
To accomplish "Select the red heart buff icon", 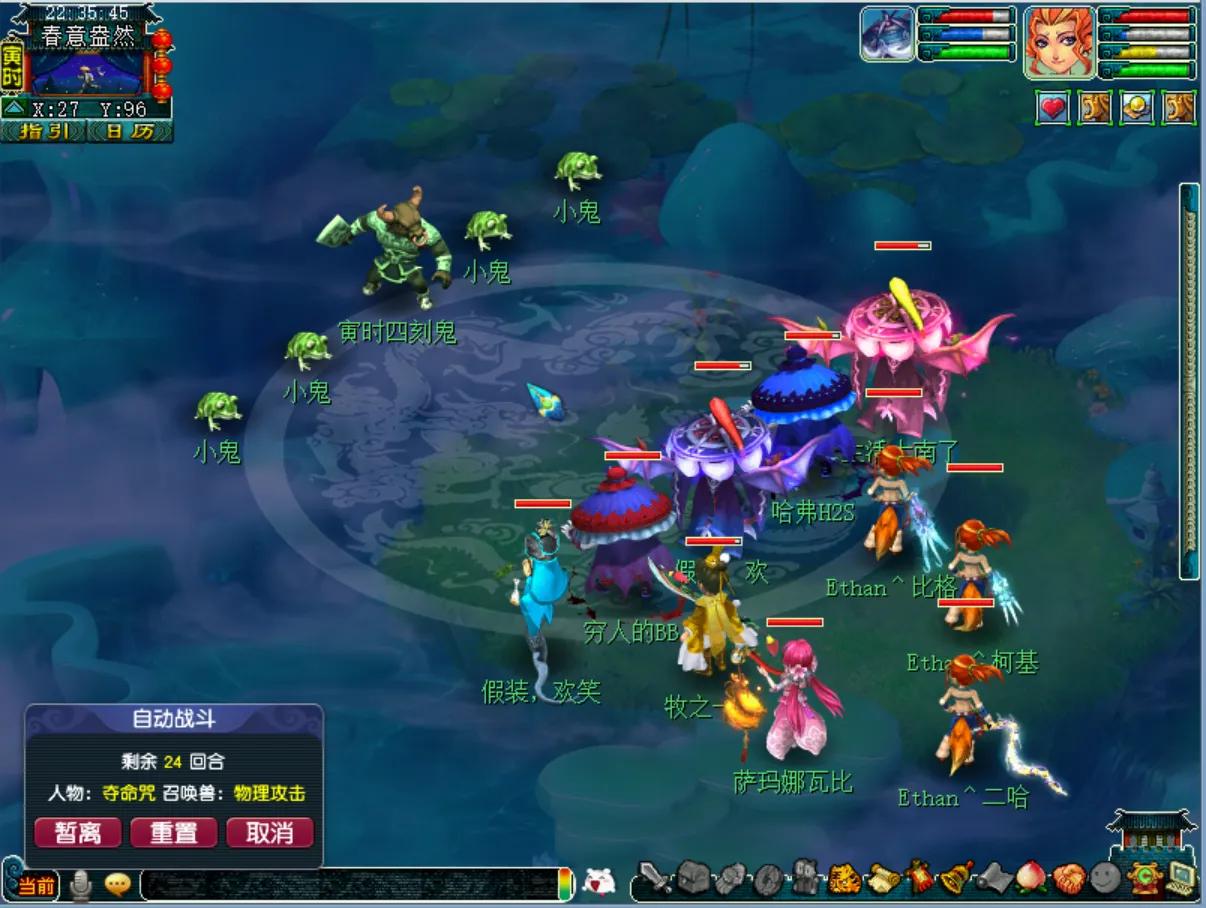I will pos(1052,108).
